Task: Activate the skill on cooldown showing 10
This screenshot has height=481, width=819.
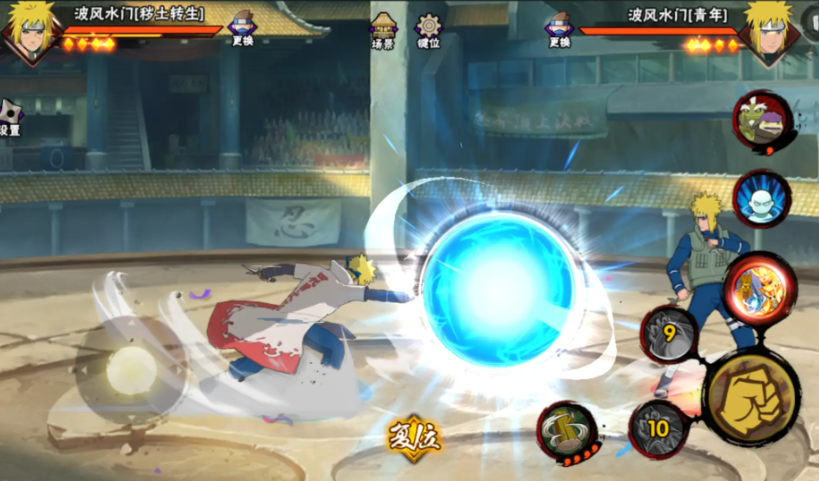Action: point(658,428)
